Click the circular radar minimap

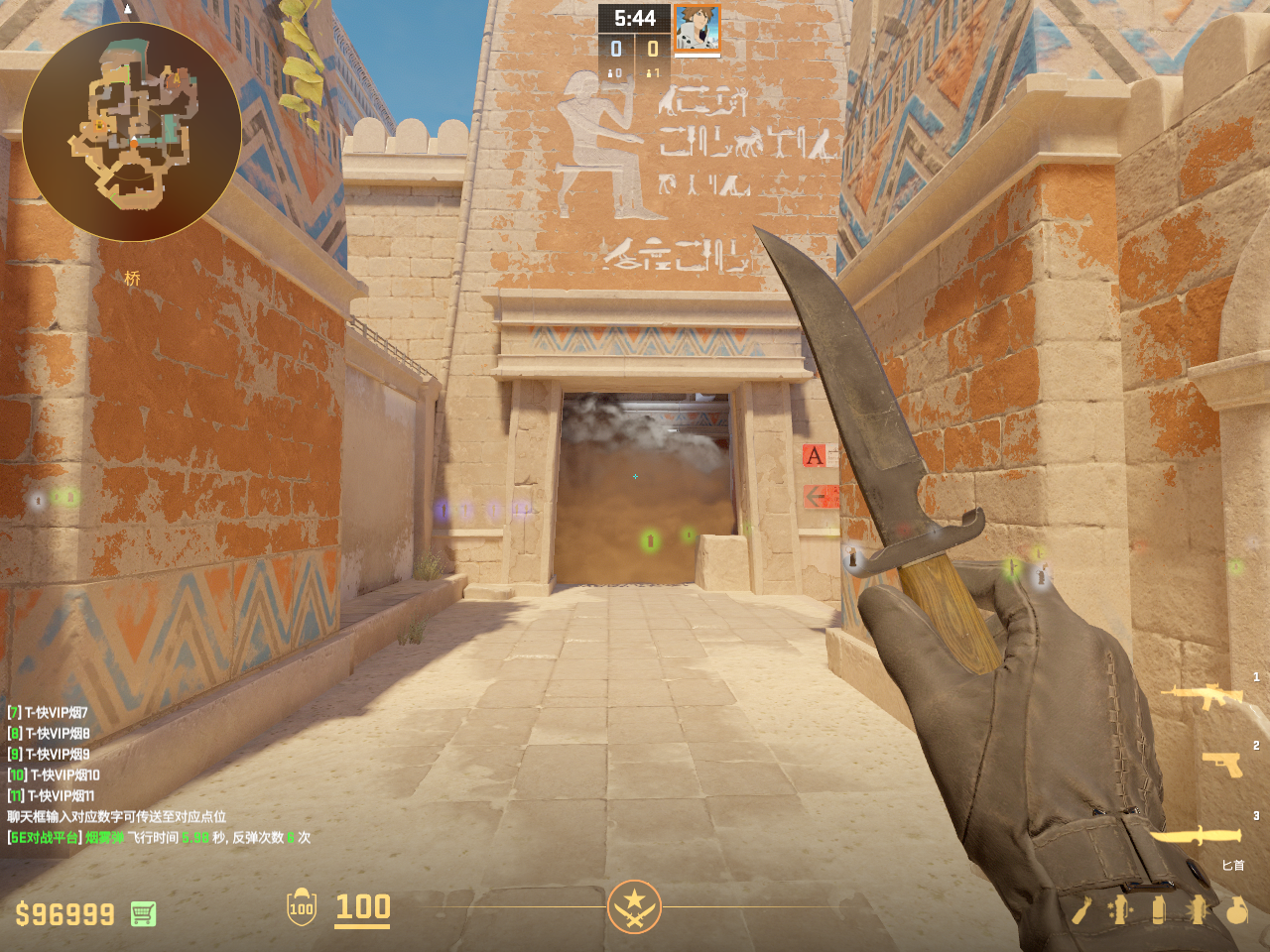pos(131,131)
